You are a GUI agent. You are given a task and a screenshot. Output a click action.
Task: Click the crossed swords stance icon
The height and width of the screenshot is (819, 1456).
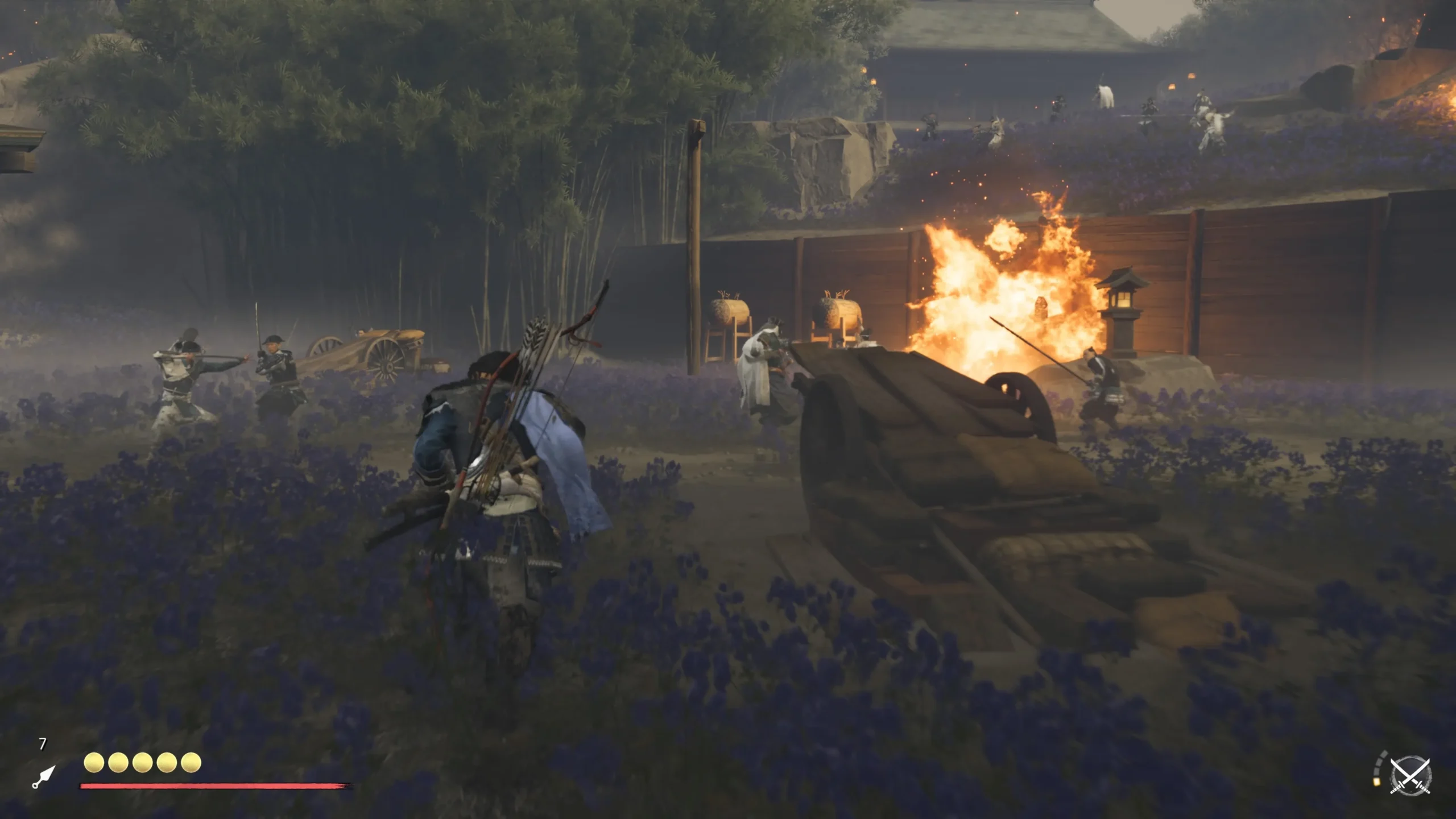[1410, 775]
